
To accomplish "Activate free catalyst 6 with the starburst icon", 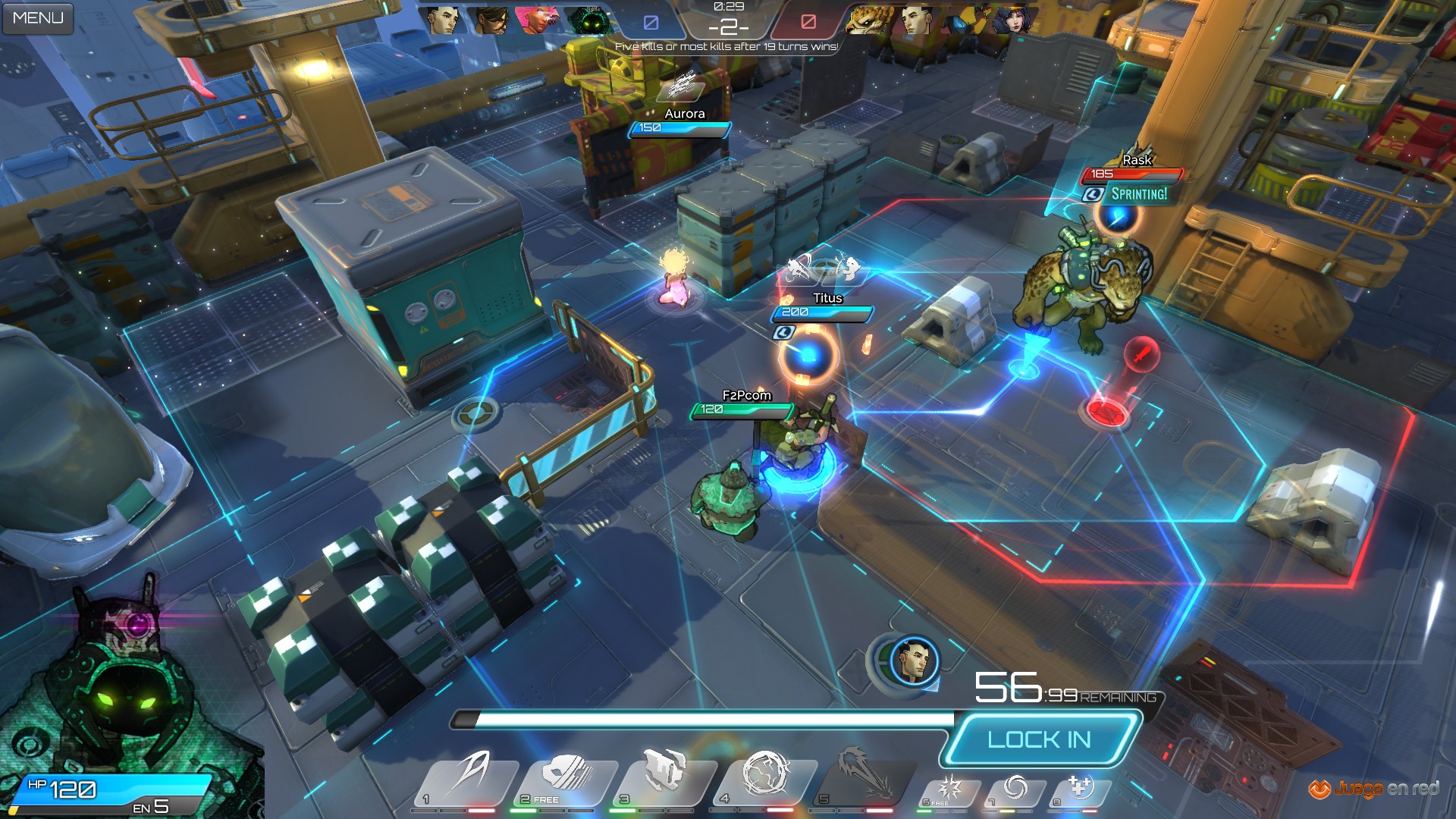I will coord(948,790).
